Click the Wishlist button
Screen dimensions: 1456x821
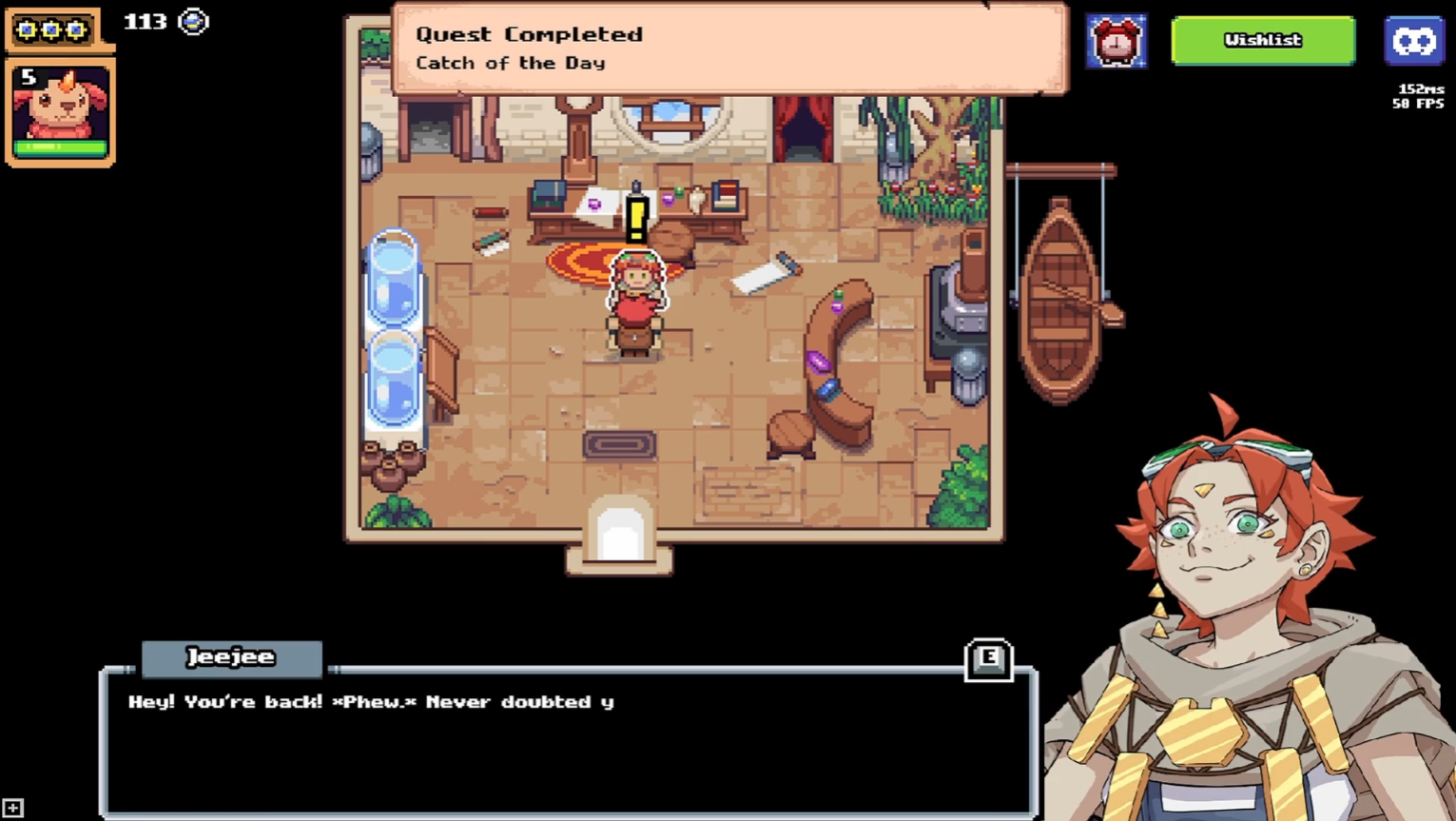coord(1263,41)
